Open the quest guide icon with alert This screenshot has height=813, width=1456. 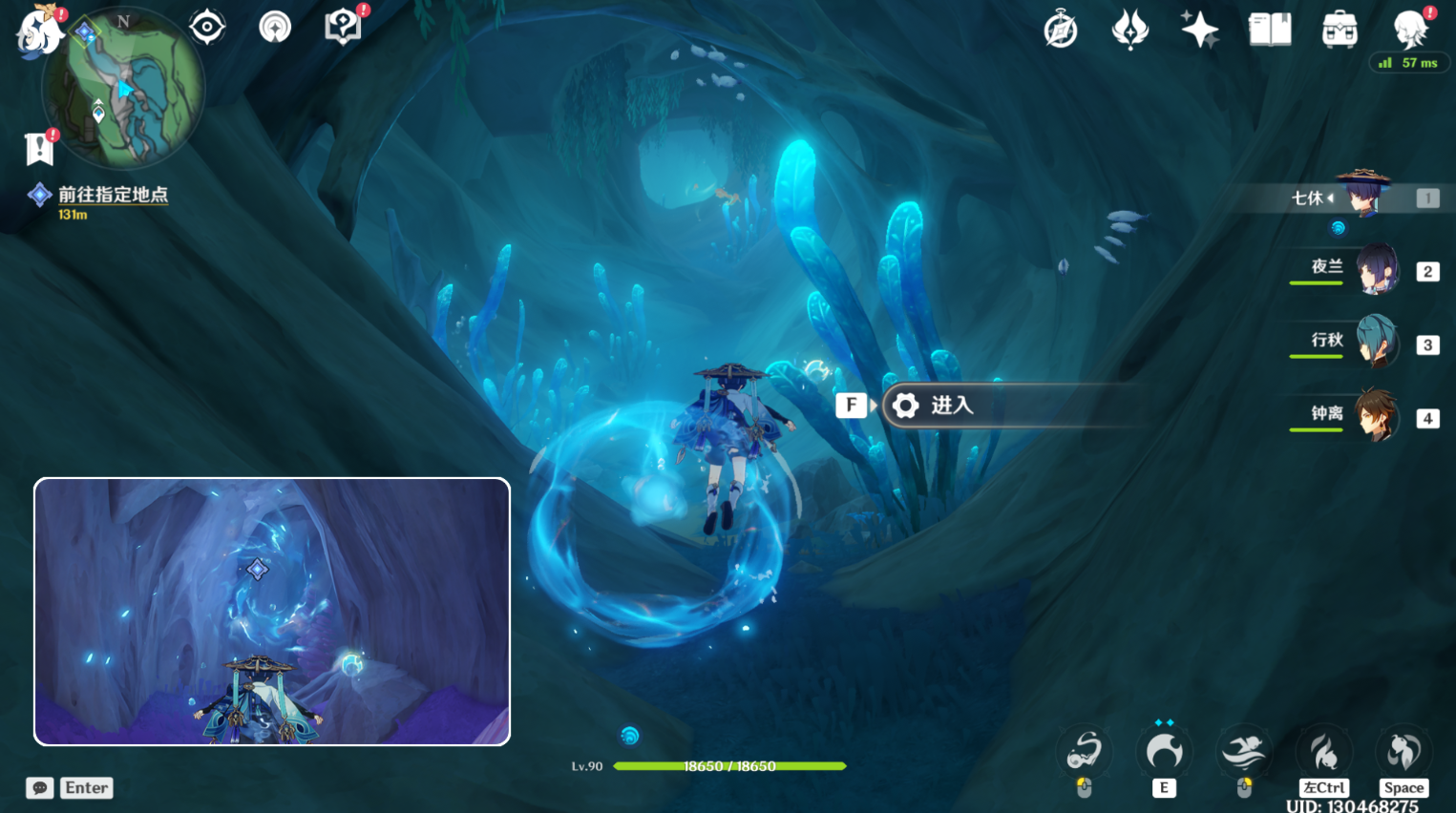pyautogui.click(x=343, y=27)
